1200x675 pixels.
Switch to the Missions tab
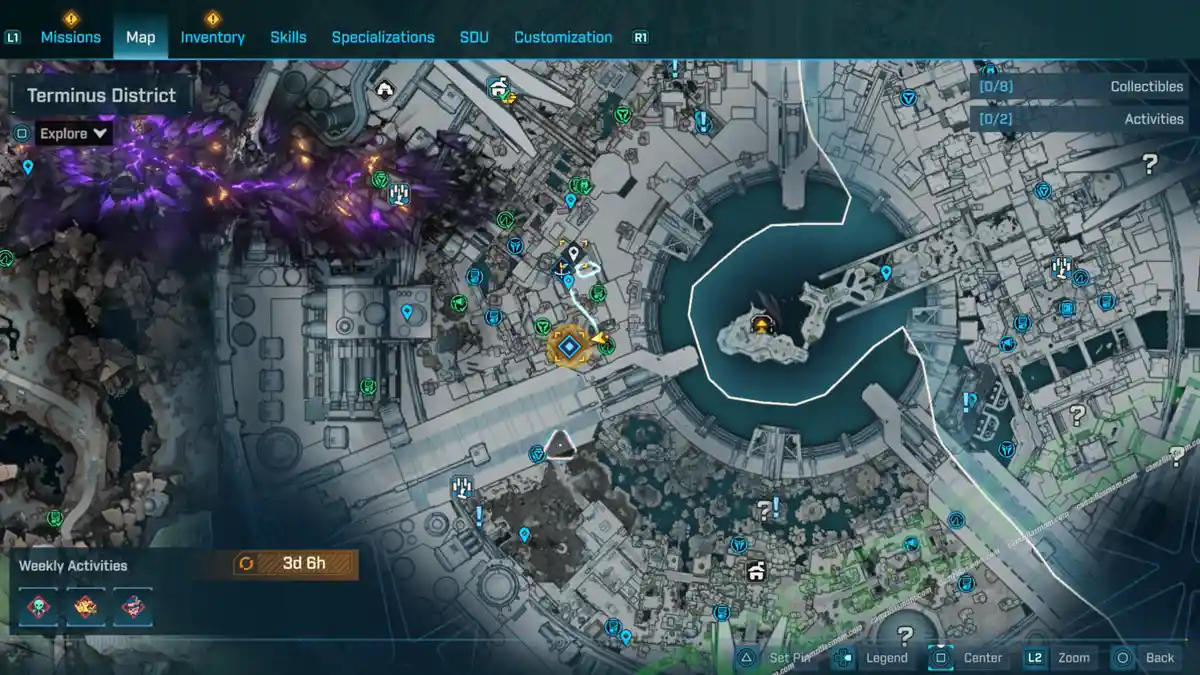70,37
